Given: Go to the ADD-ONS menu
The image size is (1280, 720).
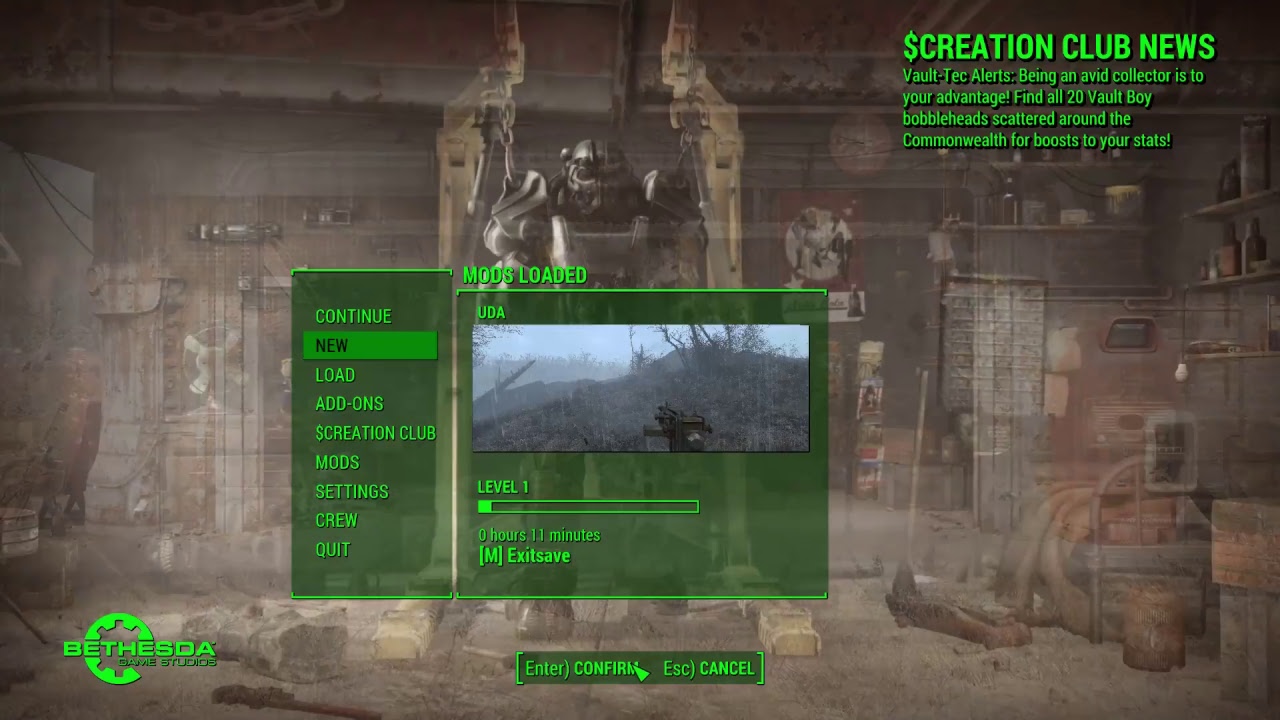Looking at the screenshot, I should (349, 404).
